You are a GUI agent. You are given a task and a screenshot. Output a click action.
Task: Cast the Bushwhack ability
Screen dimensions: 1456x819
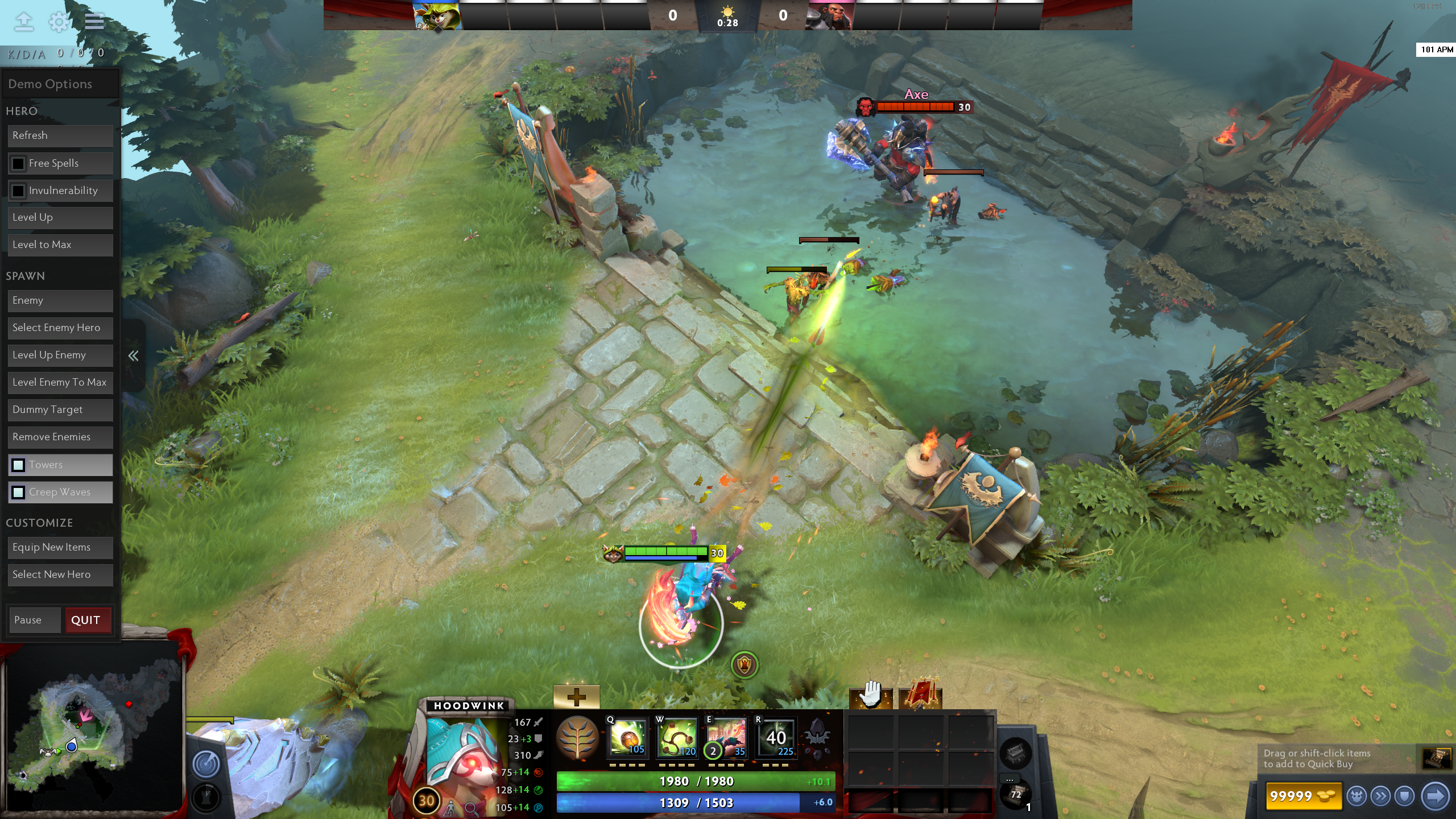[x=677, y=738]
